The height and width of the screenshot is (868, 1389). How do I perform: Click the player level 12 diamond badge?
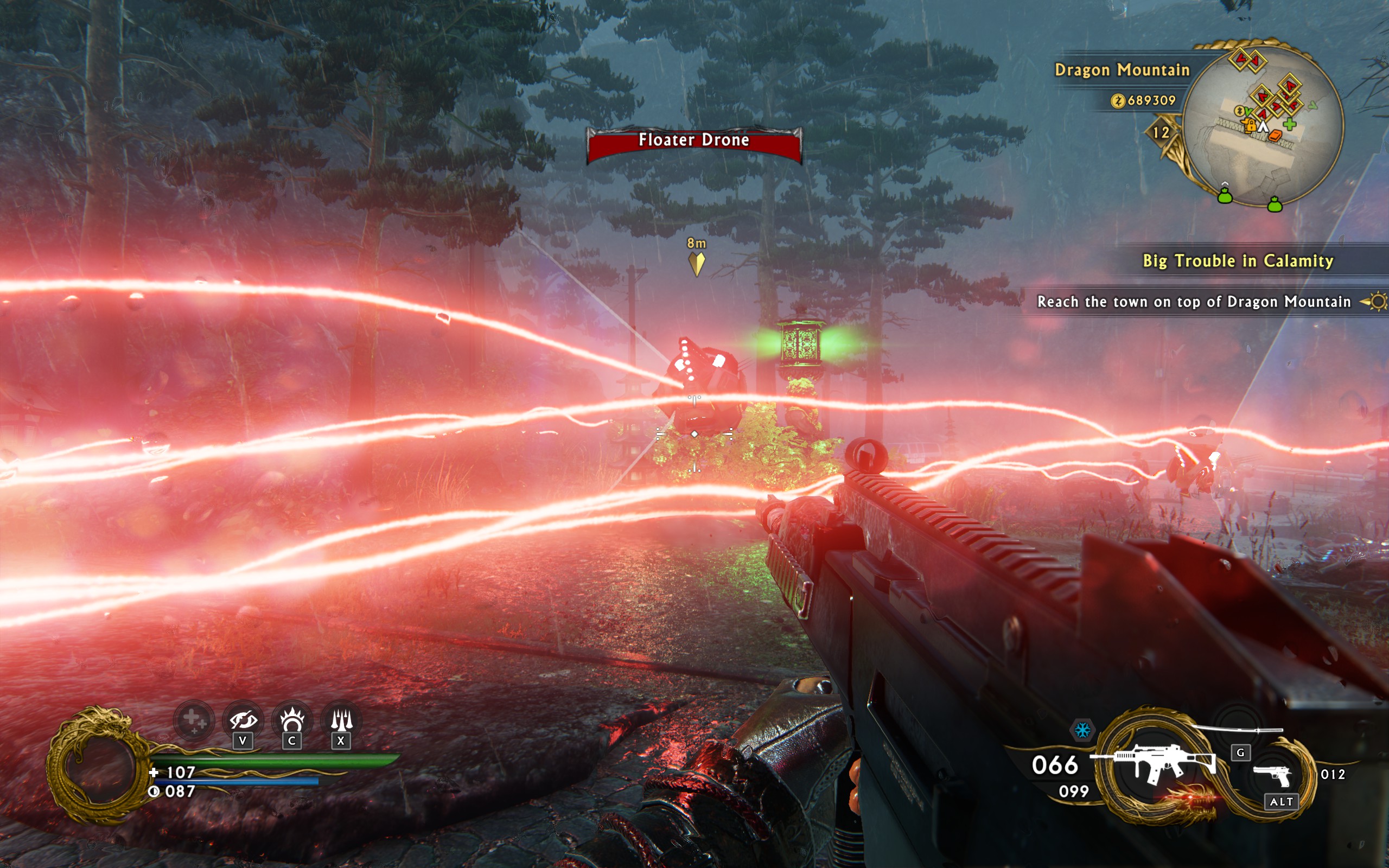1161,132
